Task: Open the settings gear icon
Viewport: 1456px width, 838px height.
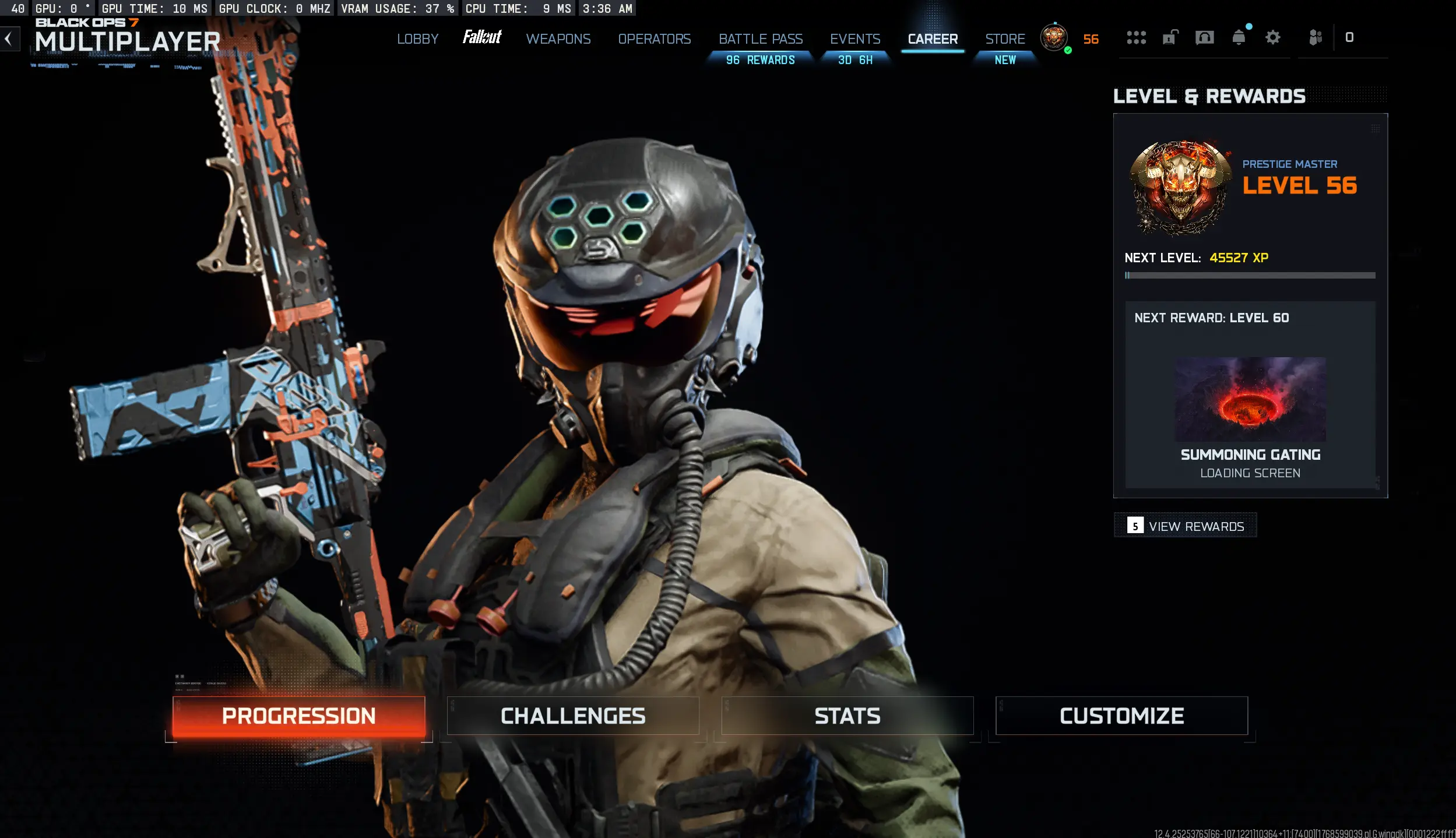Action: click(1272, 37)
